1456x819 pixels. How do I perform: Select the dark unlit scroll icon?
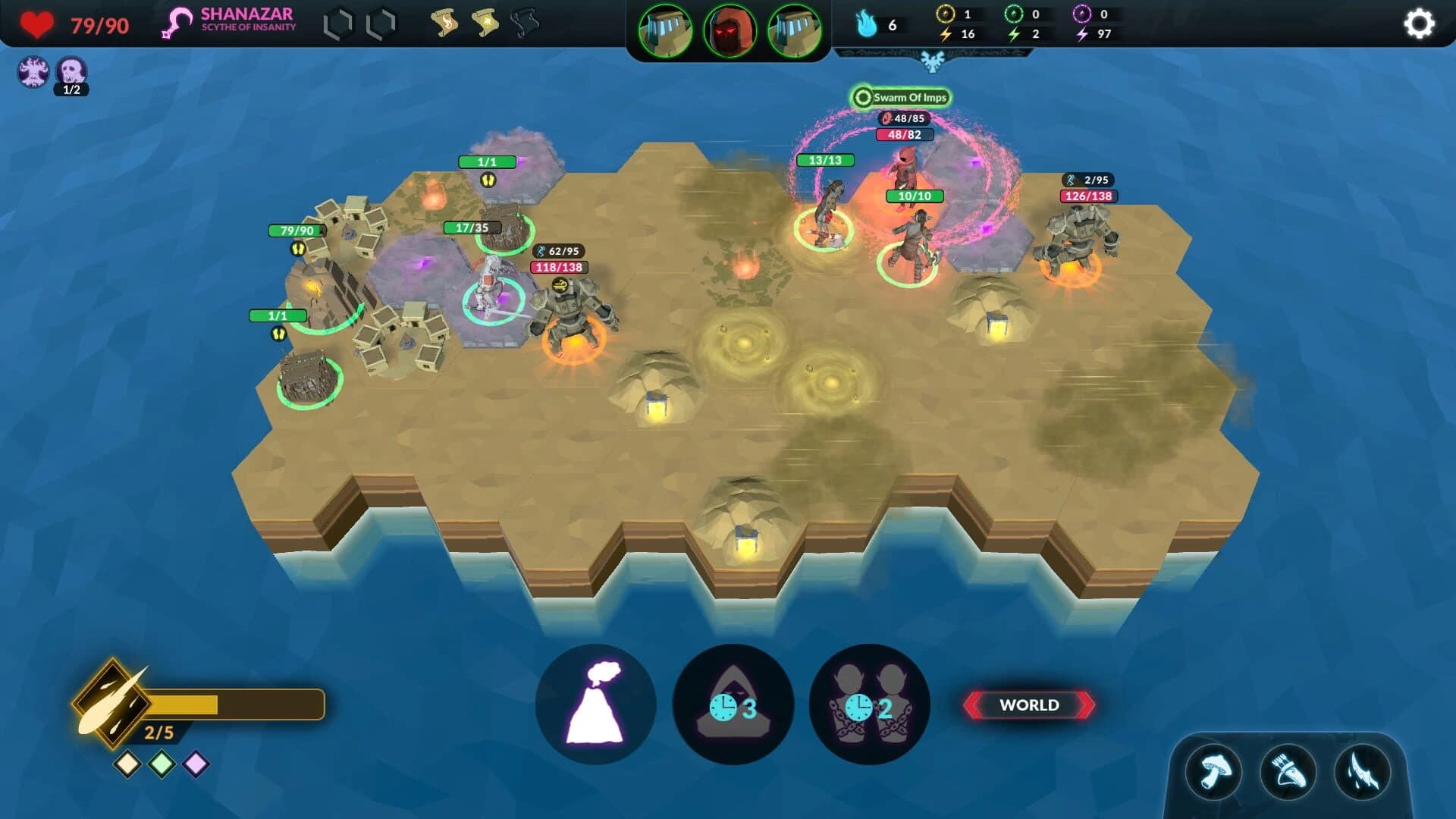[x=525, y=24]
